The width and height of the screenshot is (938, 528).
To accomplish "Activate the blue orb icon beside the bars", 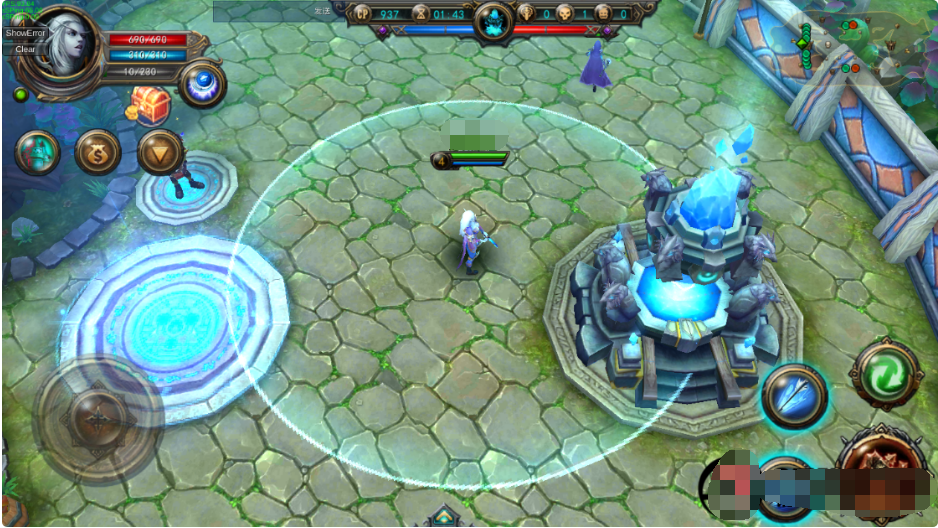I will tap(201, 84).
